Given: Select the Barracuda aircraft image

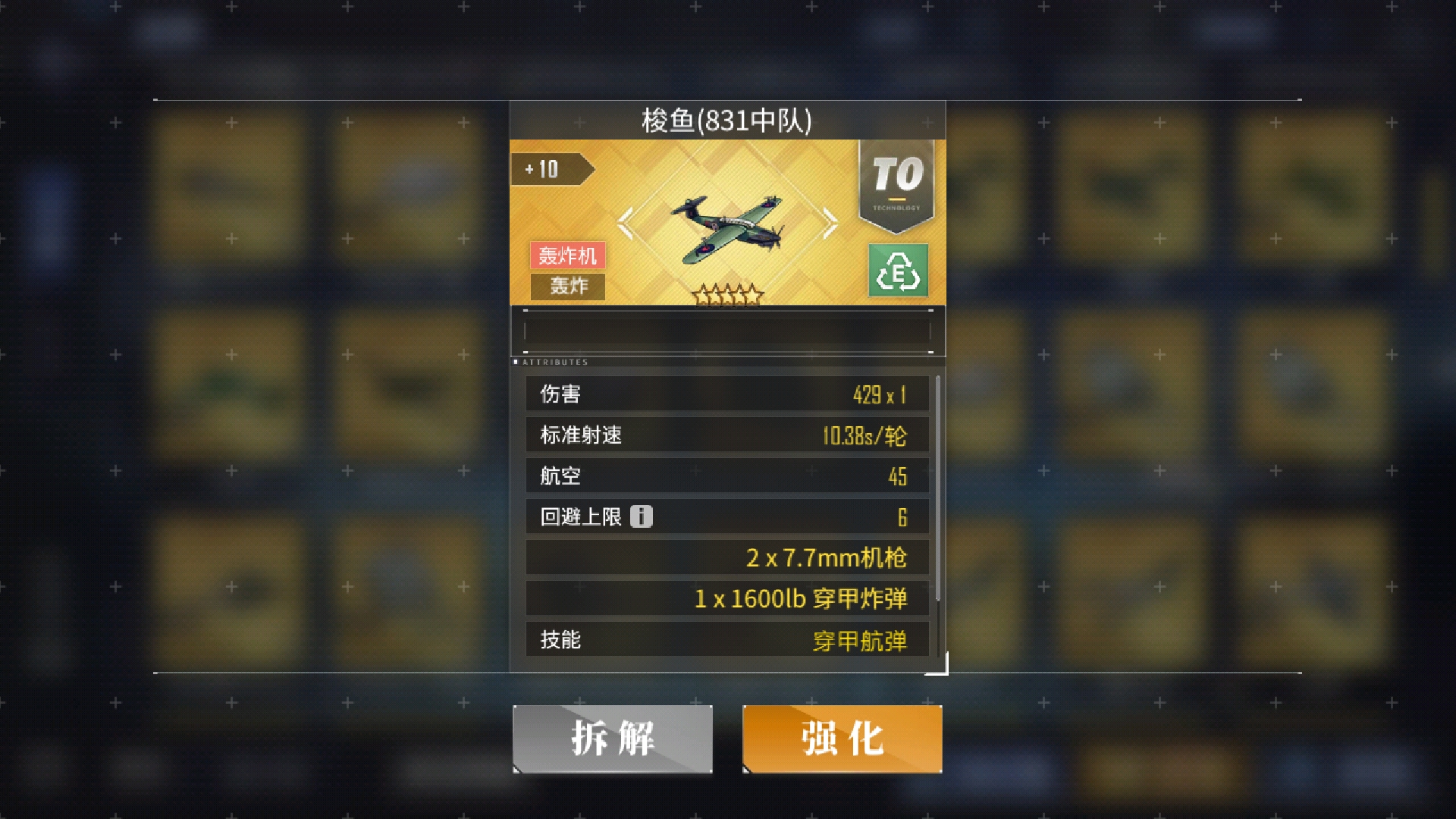Looking at the screenshot, I should point(728,224).
